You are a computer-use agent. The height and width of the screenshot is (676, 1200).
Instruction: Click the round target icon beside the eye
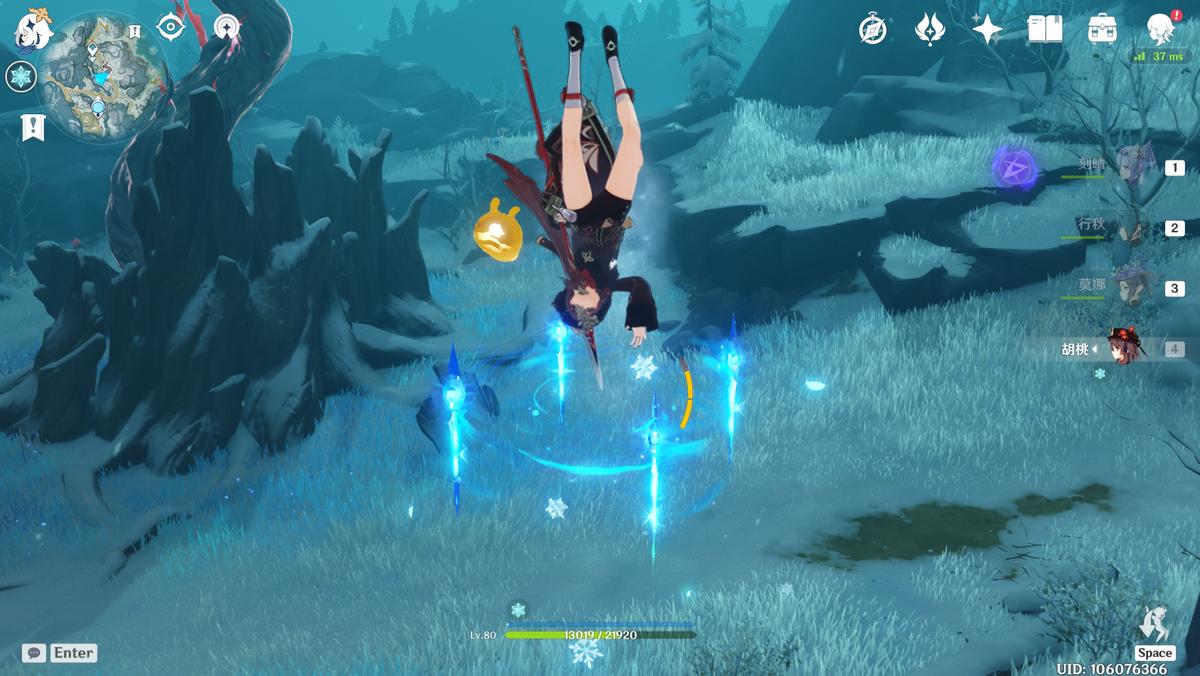pyautogui.click(x=228, y=28)
